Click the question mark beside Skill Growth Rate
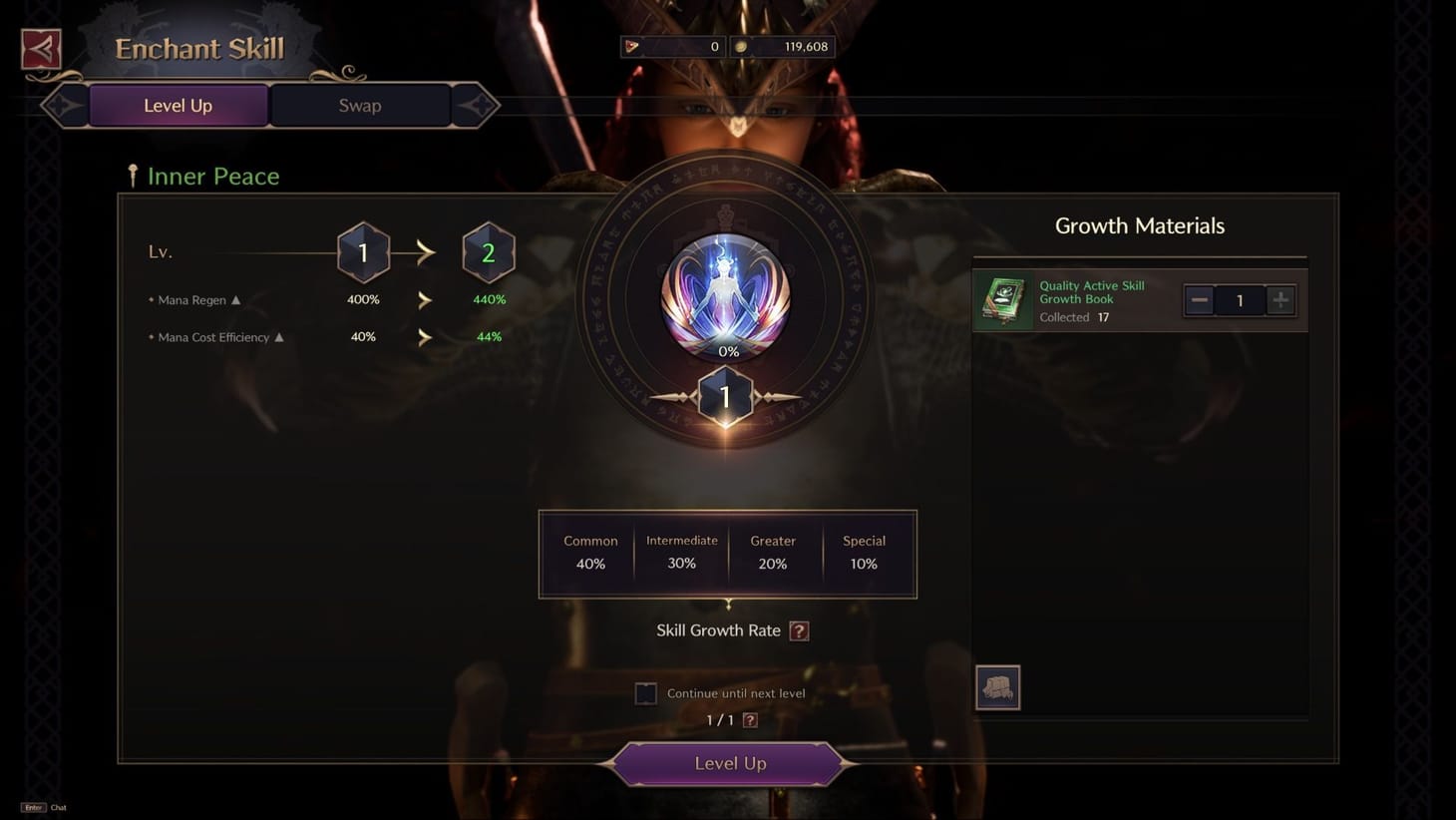 pyautogui.click(x=797, y=630)
